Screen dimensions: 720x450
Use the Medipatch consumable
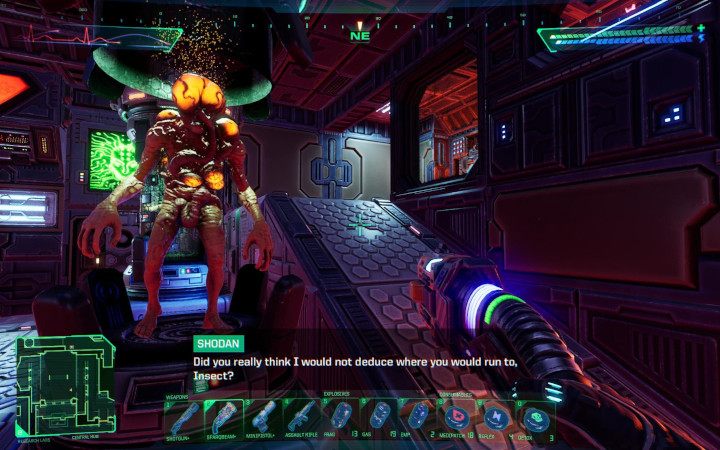pos(459,414)
